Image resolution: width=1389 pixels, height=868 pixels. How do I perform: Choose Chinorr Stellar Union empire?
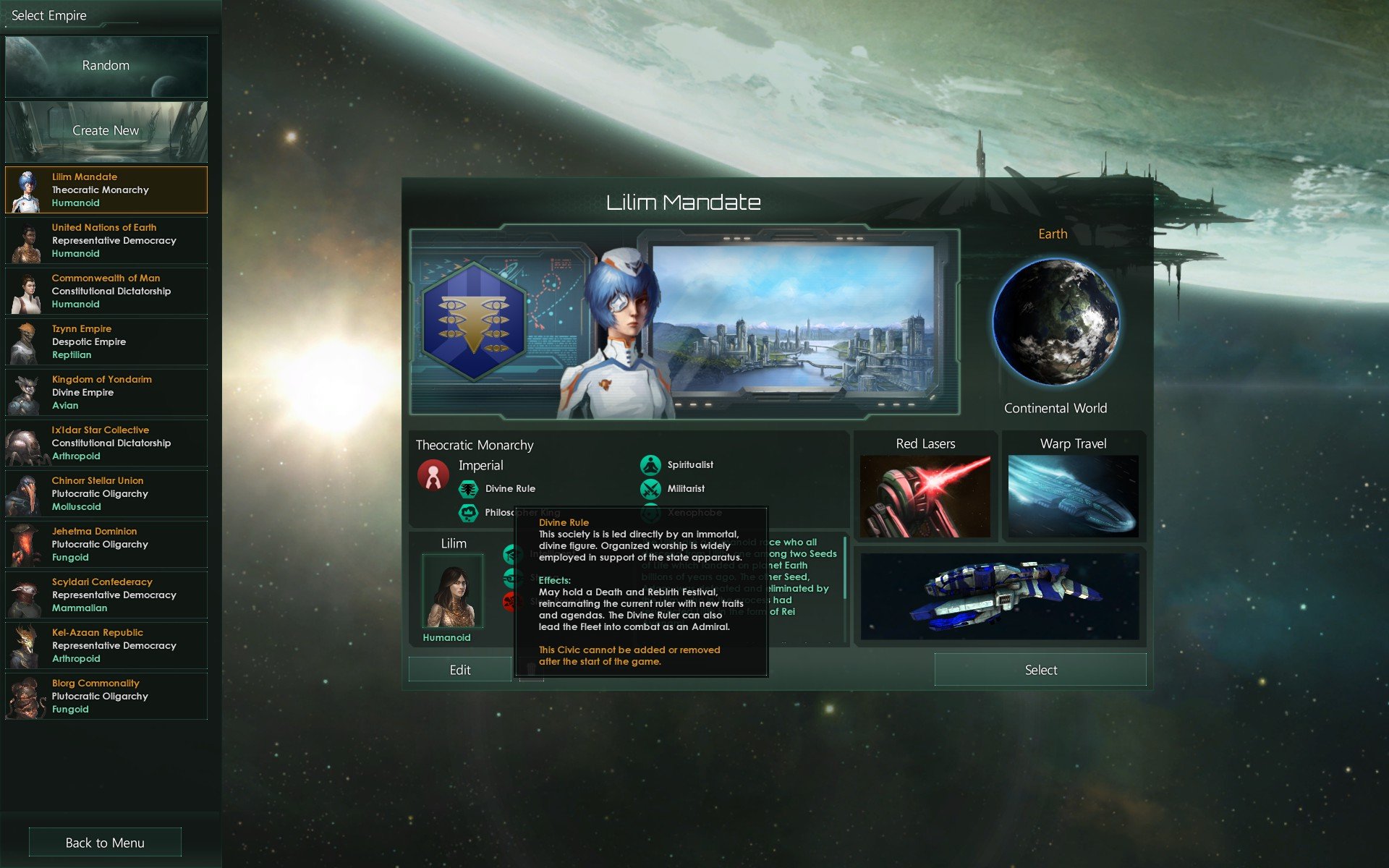106,494
